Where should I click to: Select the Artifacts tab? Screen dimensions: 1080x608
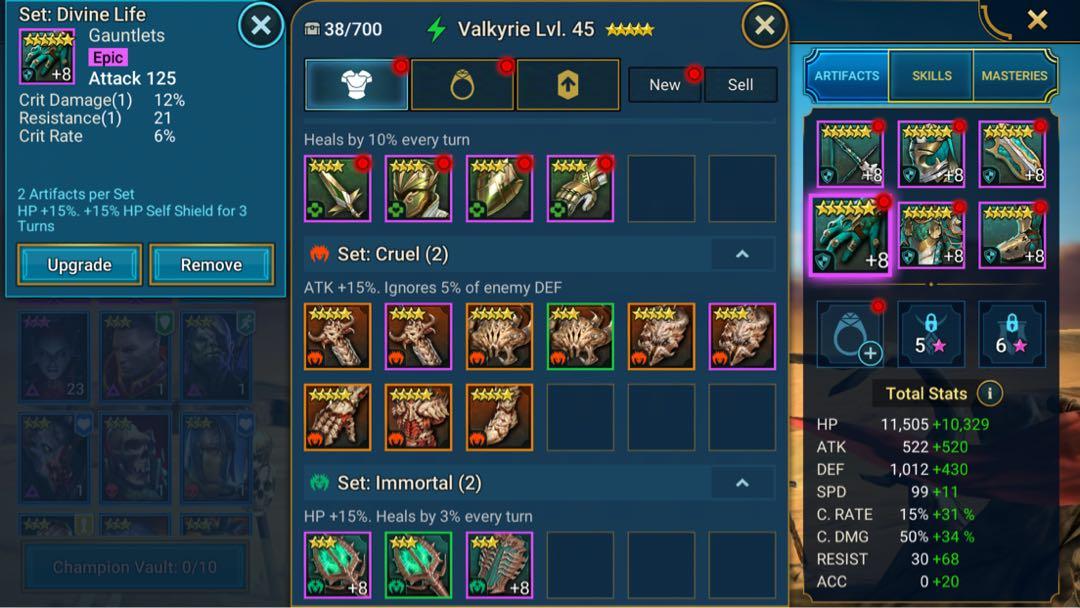847,76
